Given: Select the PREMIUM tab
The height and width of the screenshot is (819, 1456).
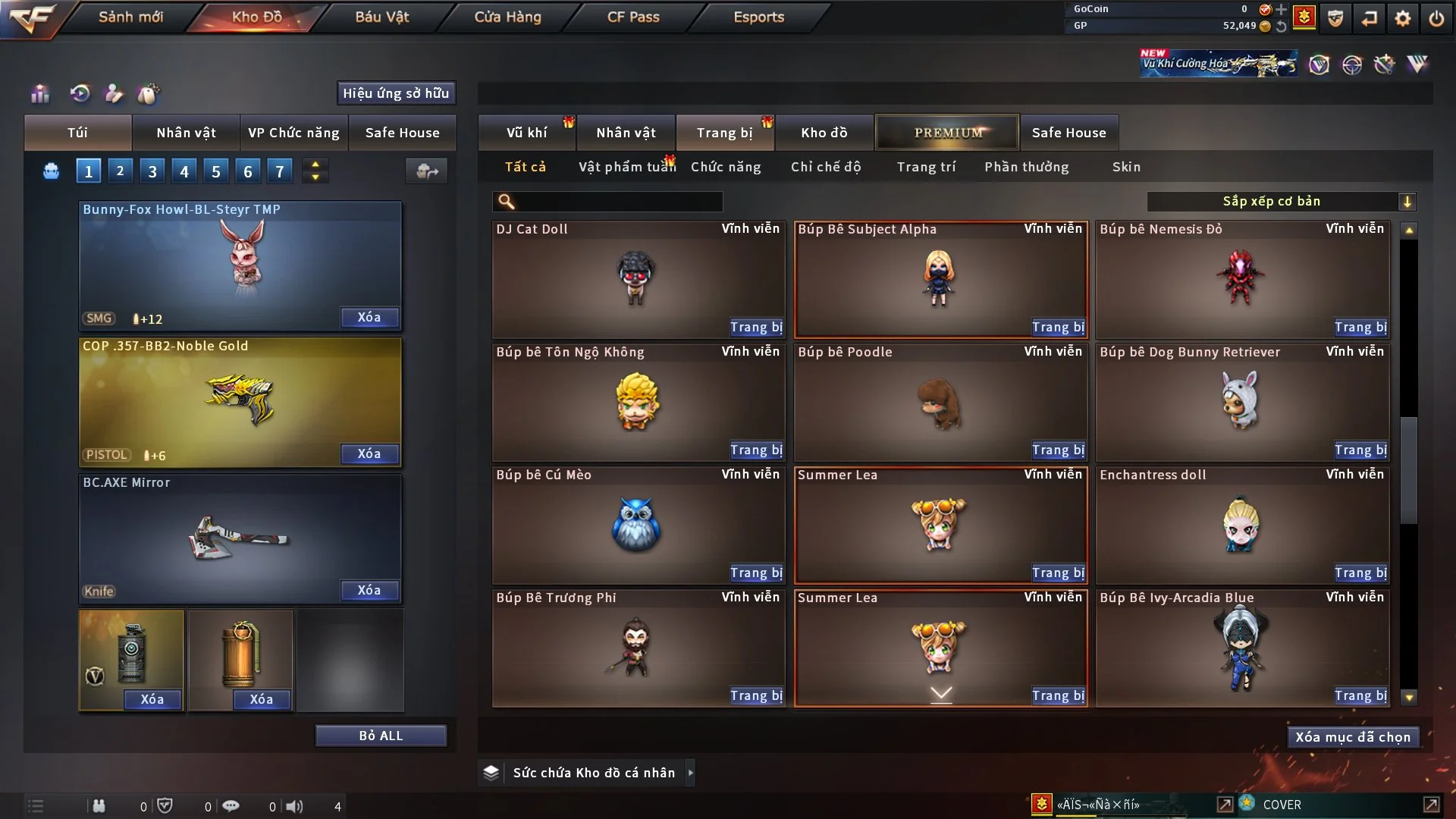Looking at the screenshot, I should tap(947, 133).
